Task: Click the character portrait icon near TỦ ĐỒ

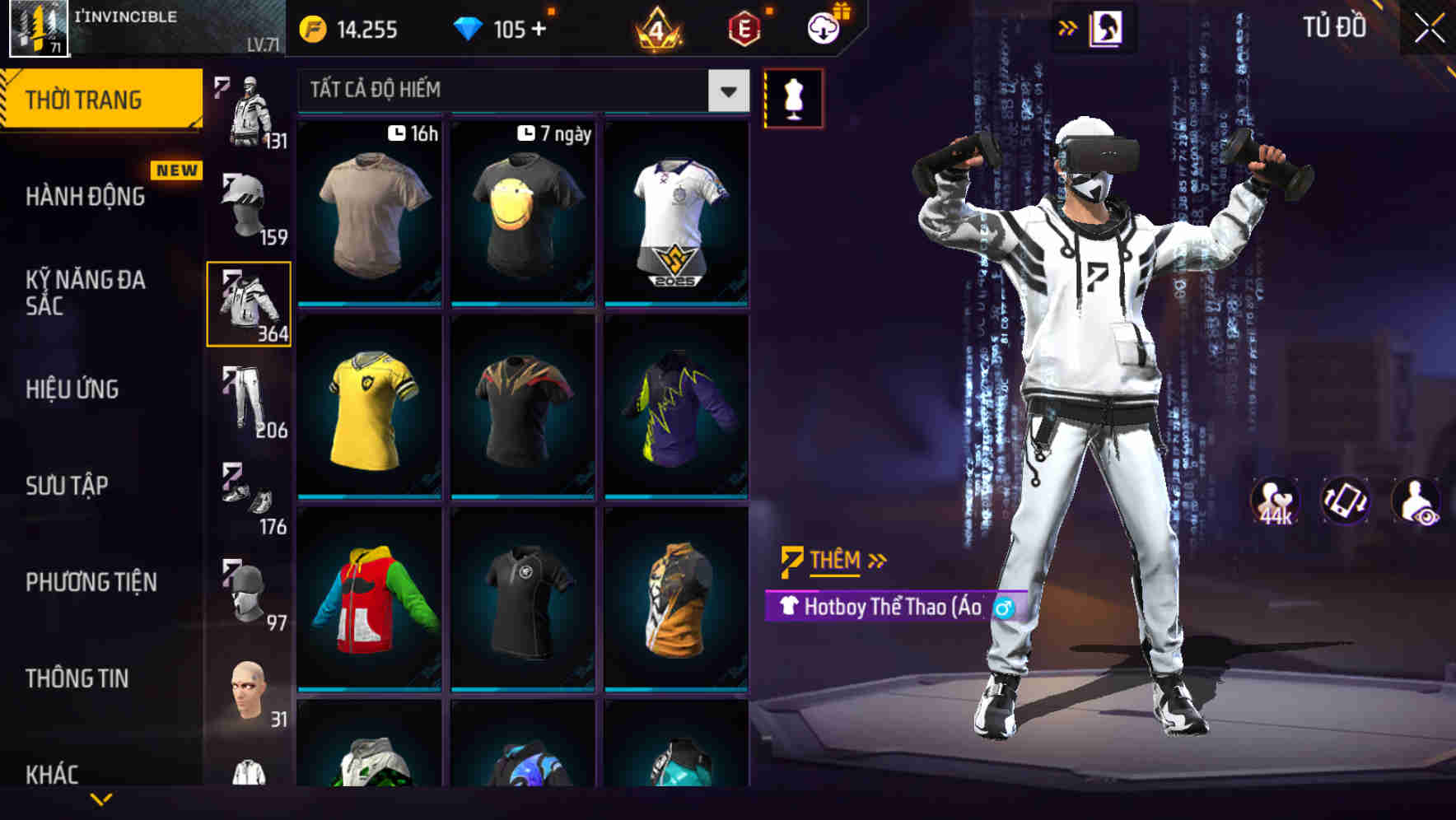Action: (x=1107, y=26)
